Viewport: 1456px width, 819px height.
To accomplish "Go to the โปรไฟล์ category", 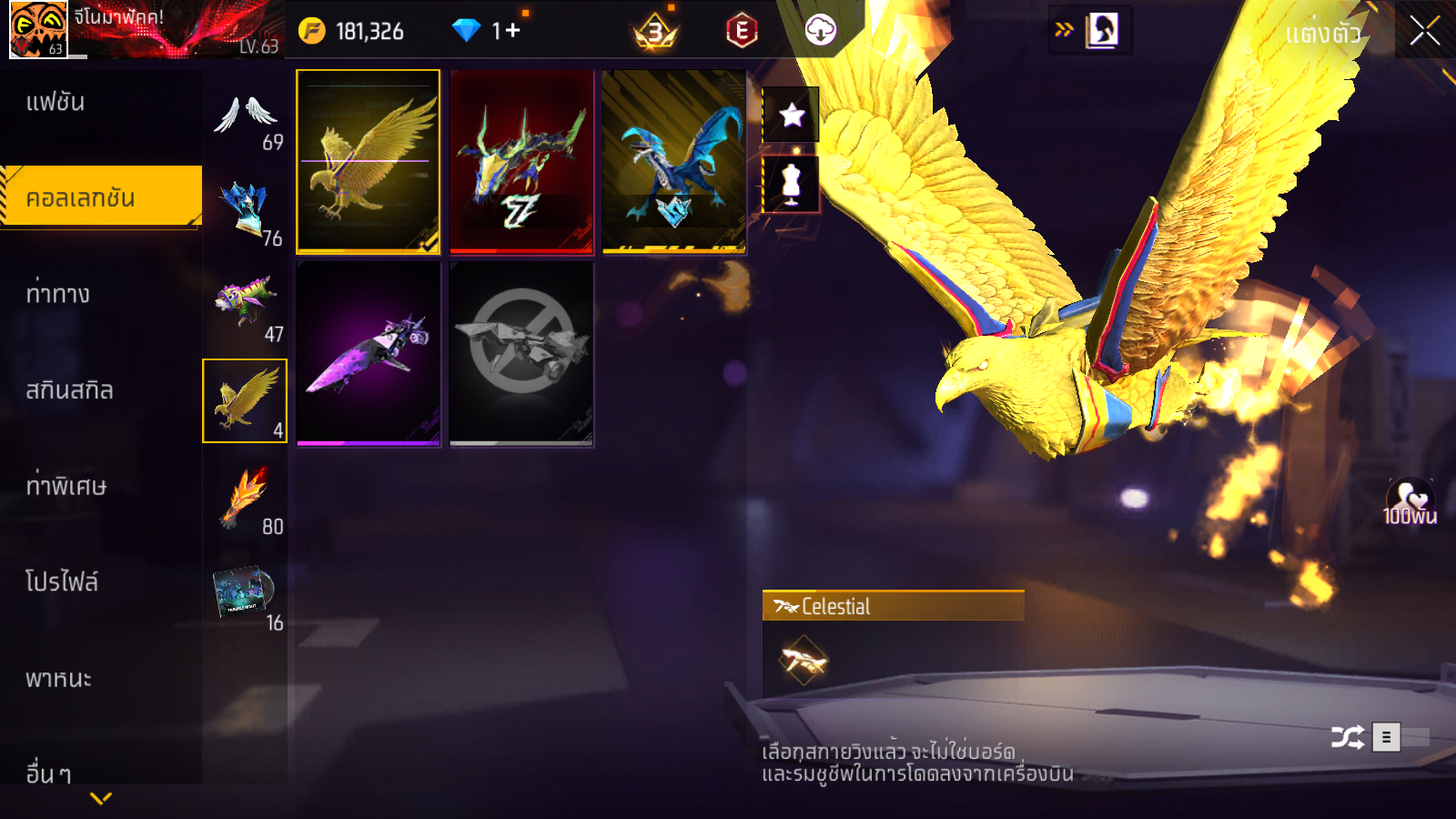I will 62,581.
